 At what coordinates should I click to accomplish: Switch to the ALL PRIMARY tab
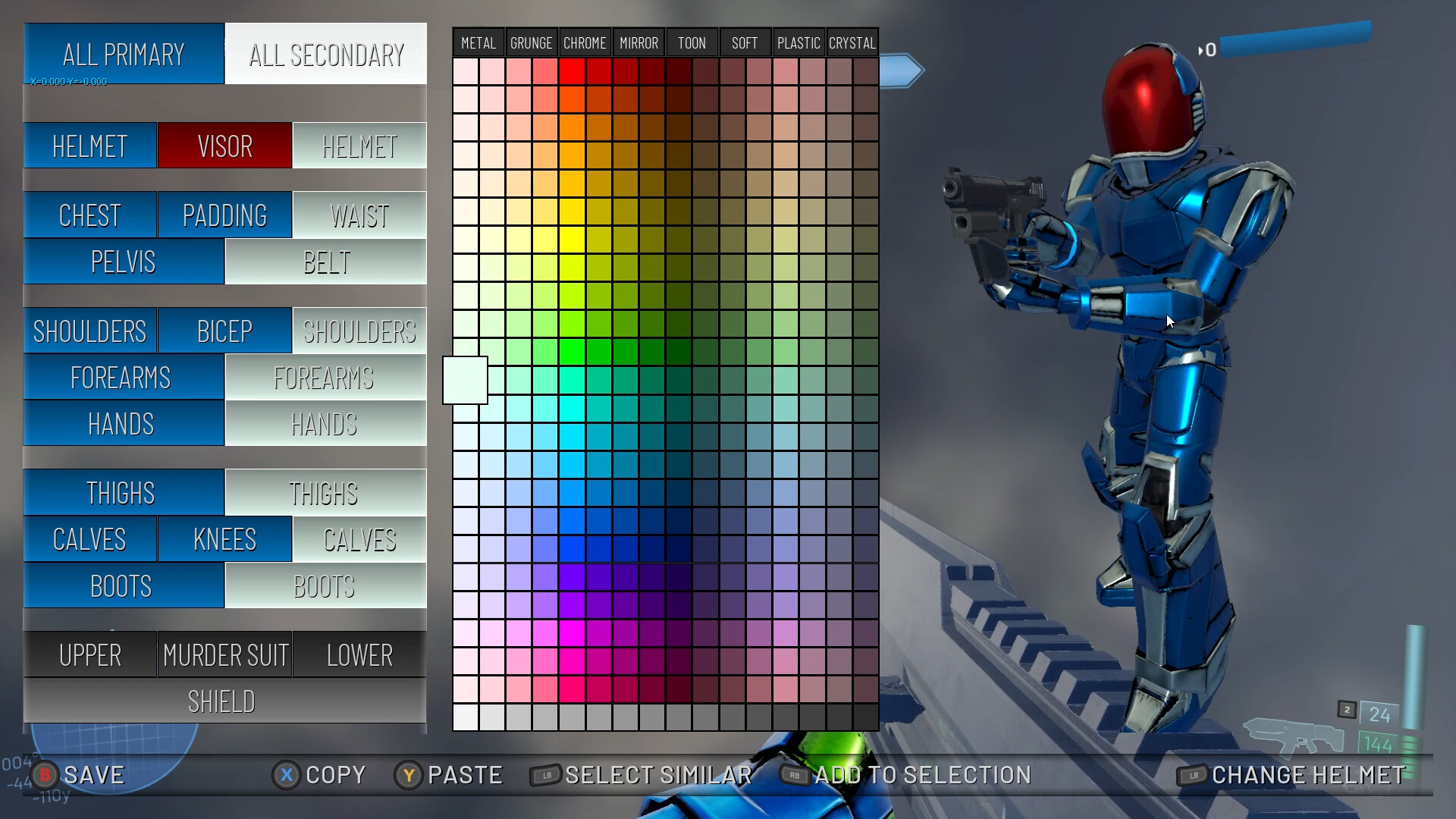point(124,54)
